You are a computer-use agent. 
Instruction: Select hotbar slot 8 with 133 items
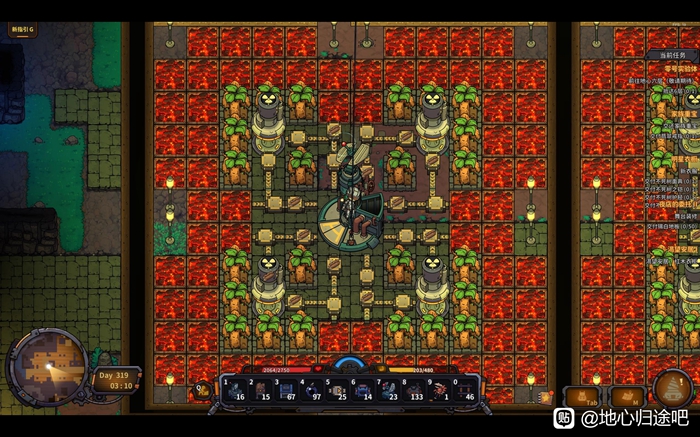(x=415, y=389)
